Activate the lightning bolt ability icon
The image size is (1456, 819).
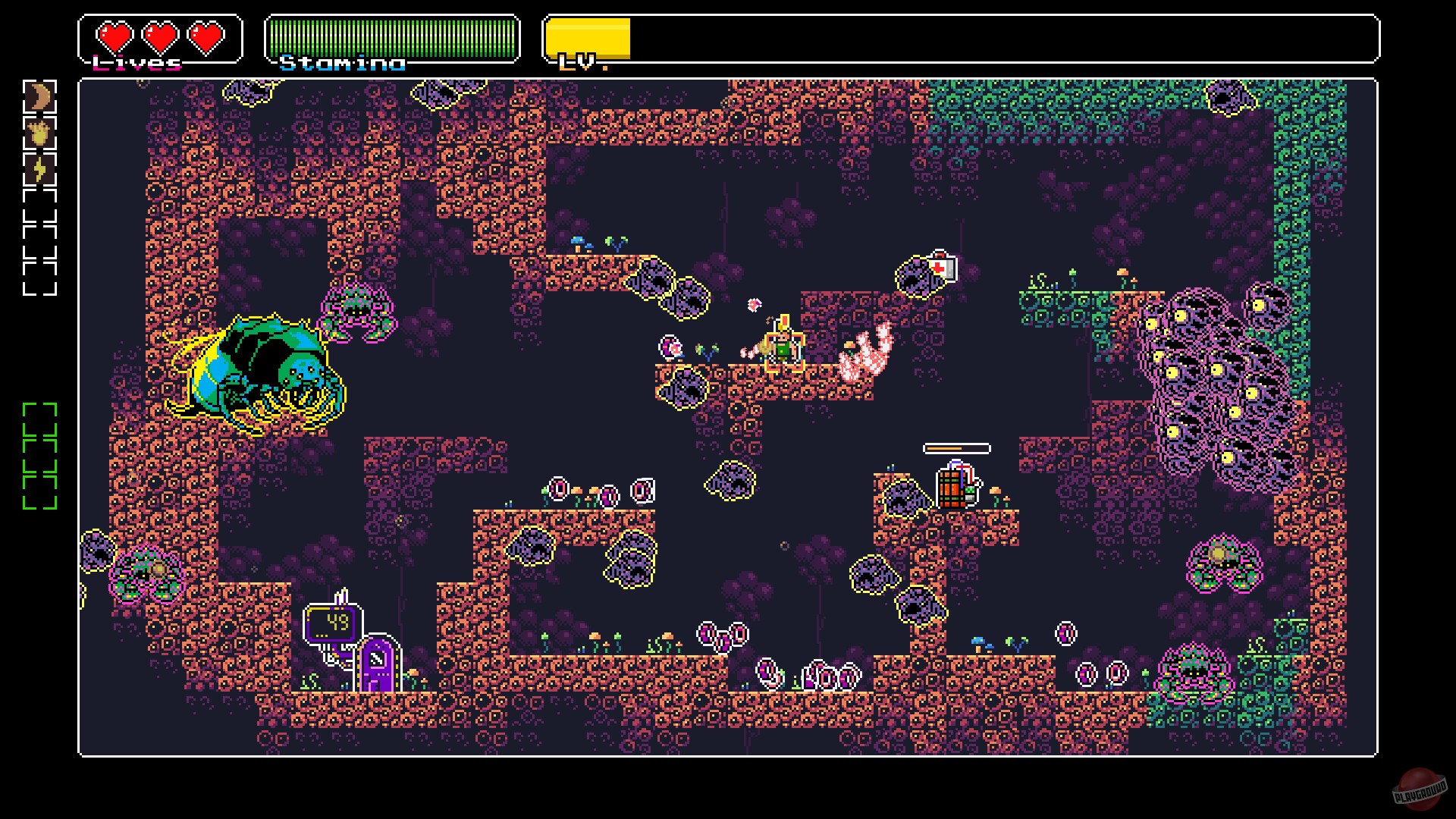(40, 168)
